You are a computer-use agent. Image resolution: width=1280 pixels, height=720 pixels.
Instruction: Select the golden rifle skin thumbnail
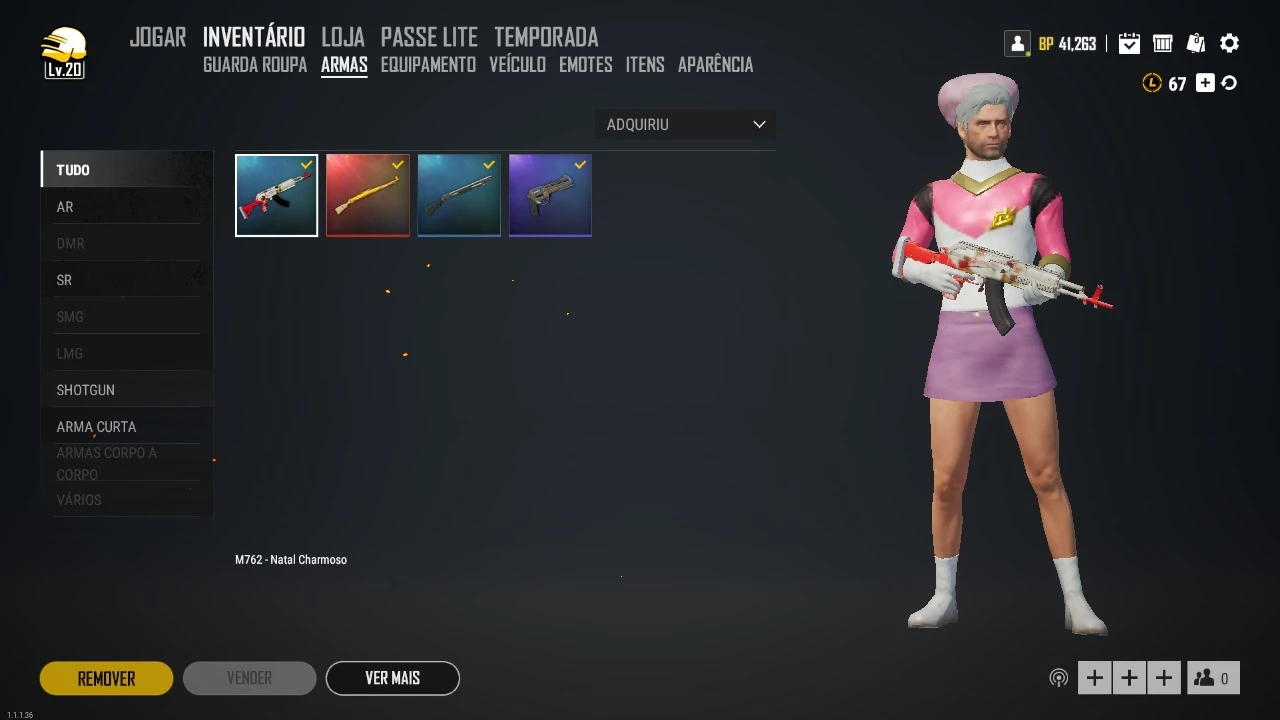(367, 196)
